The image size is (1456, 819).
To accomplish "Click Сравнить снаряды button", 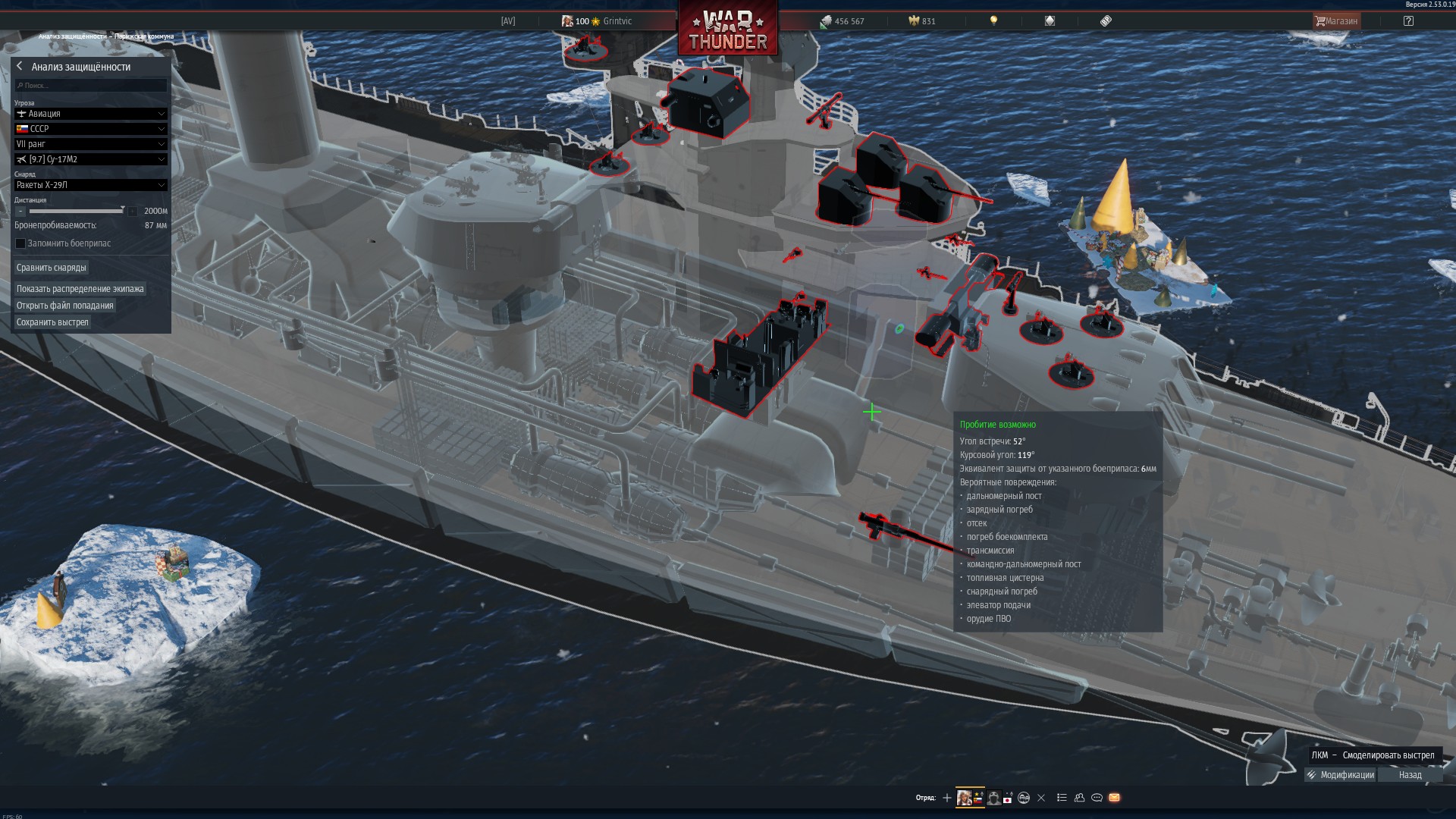I will (52, 268).
